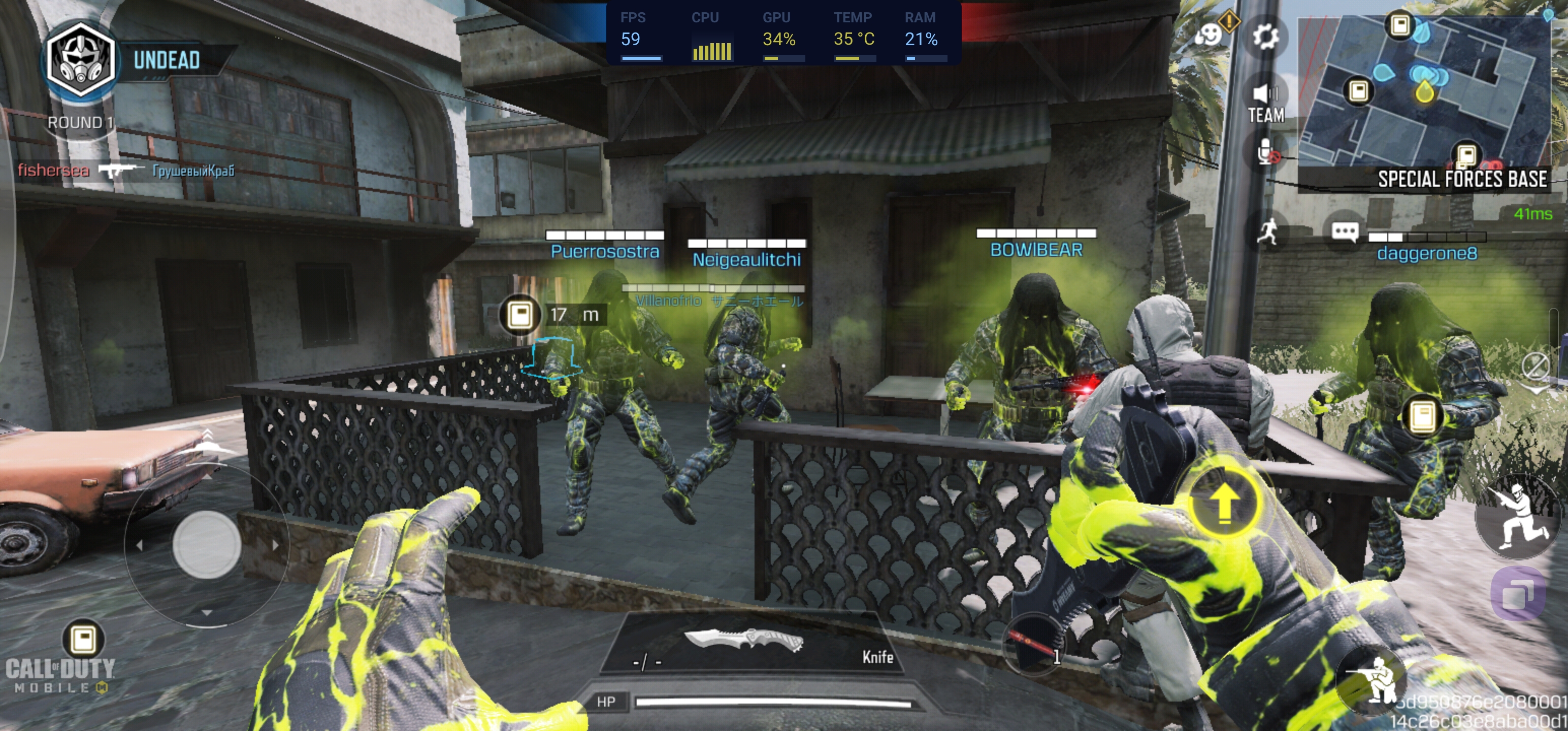Tap the virtual movement joystick knob
Image resolution: width=1568 pixels, height=731 pixels.
pos(207,544)
